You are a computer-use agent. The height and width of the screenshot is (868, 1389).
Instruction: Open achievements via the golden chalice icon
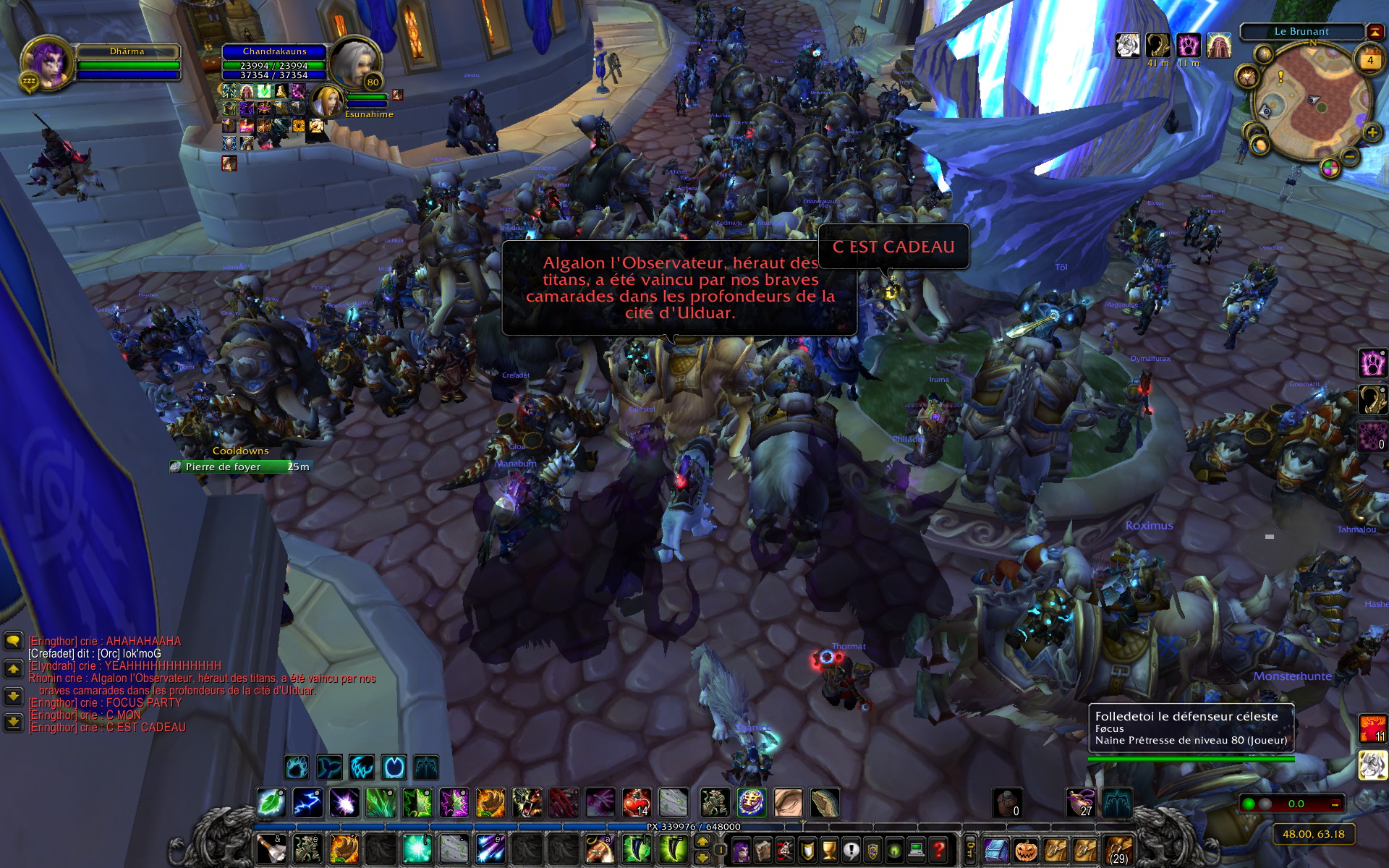829,851
